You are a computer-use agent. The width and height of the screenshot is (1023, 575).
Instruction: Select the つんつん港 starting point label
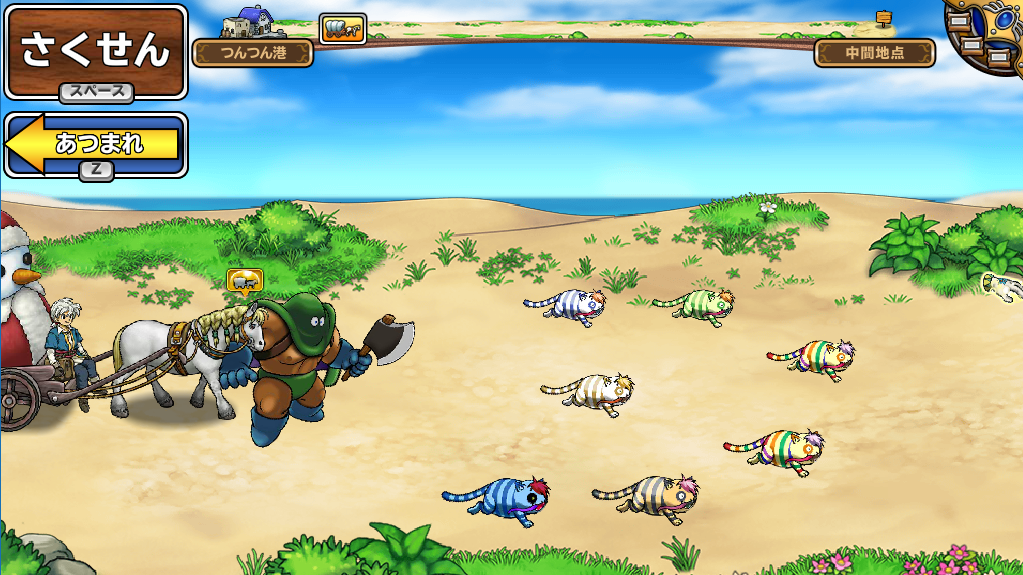point(253,53)
